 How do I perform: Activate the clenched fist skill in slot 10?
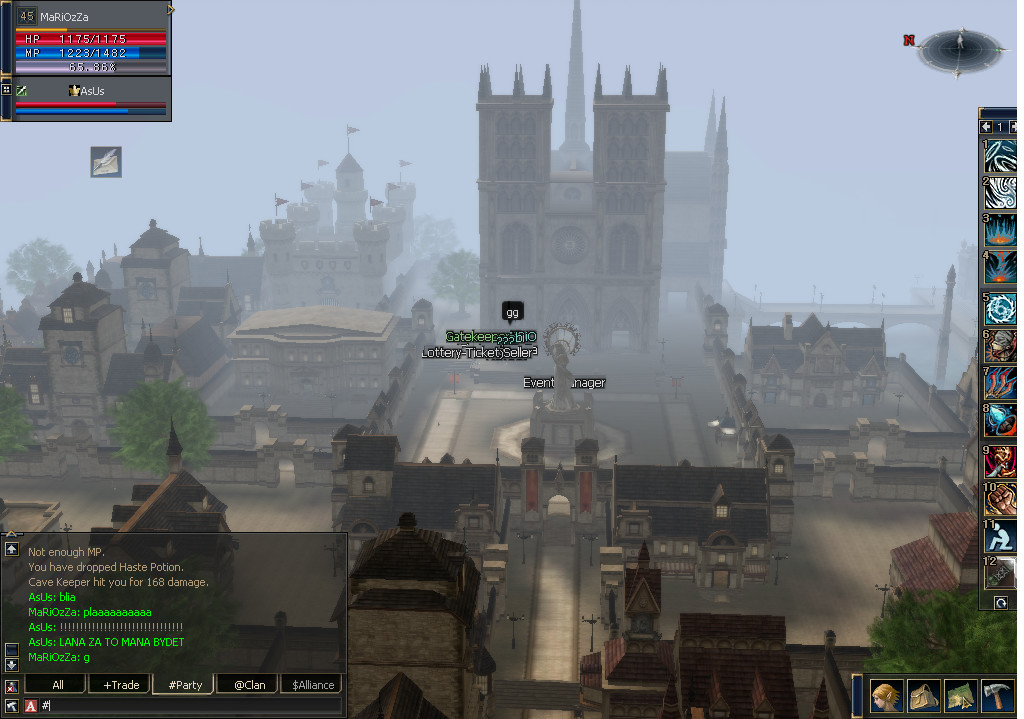(x=1000, y=497)
